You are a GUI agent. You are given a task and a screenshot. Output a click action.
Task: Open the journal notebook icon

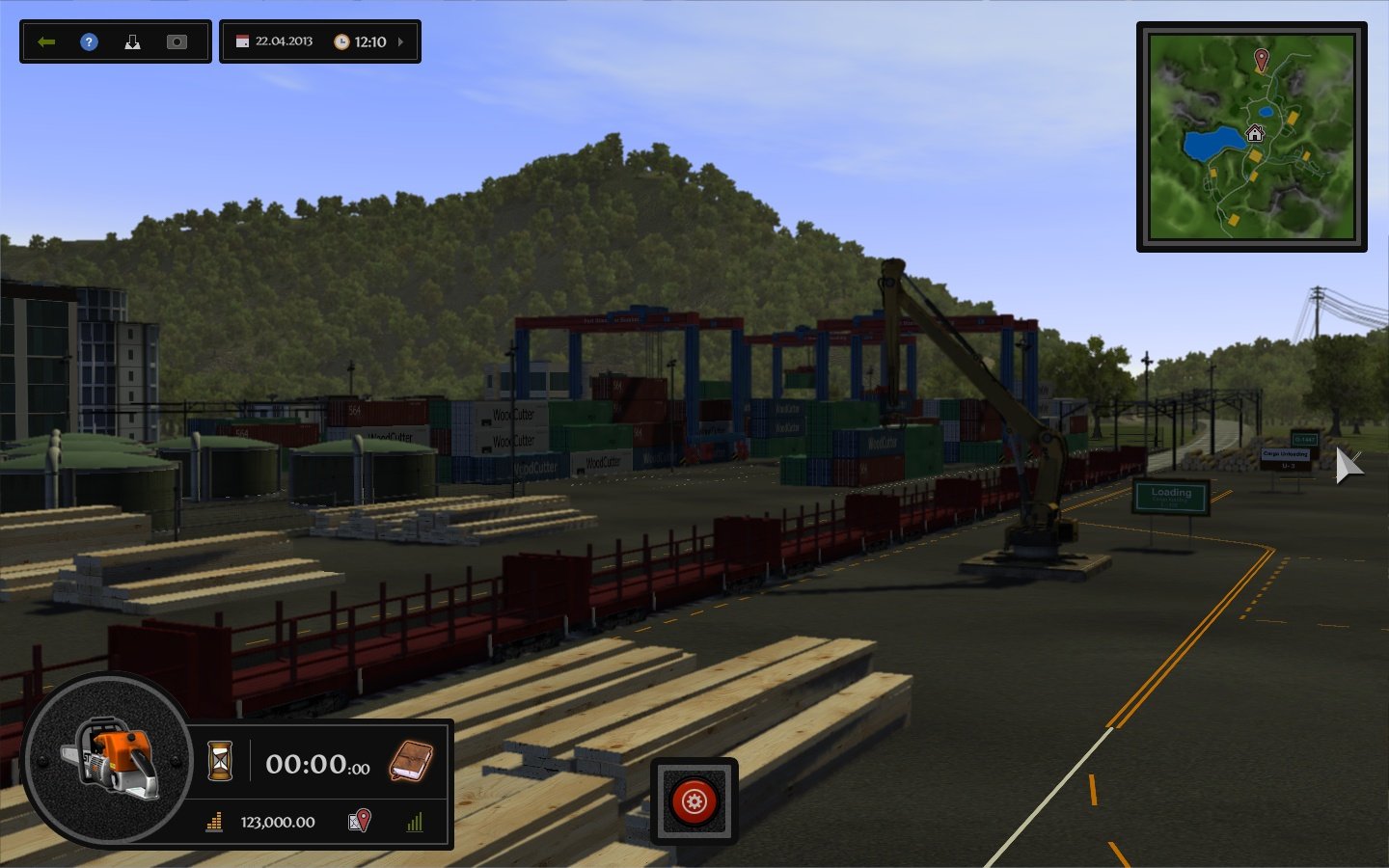[409, 764]
